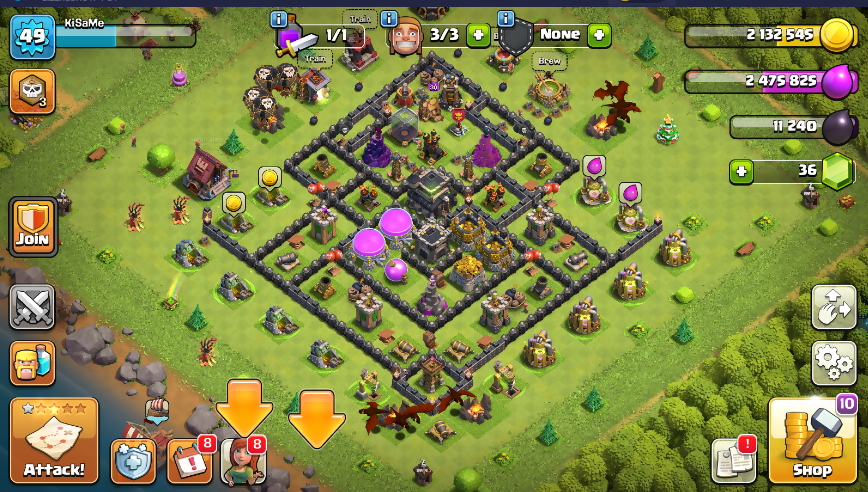Viewport: 868px width, 492px height.
Task: Open the crossed swords clan war button
Action: (x=32, y=306)
